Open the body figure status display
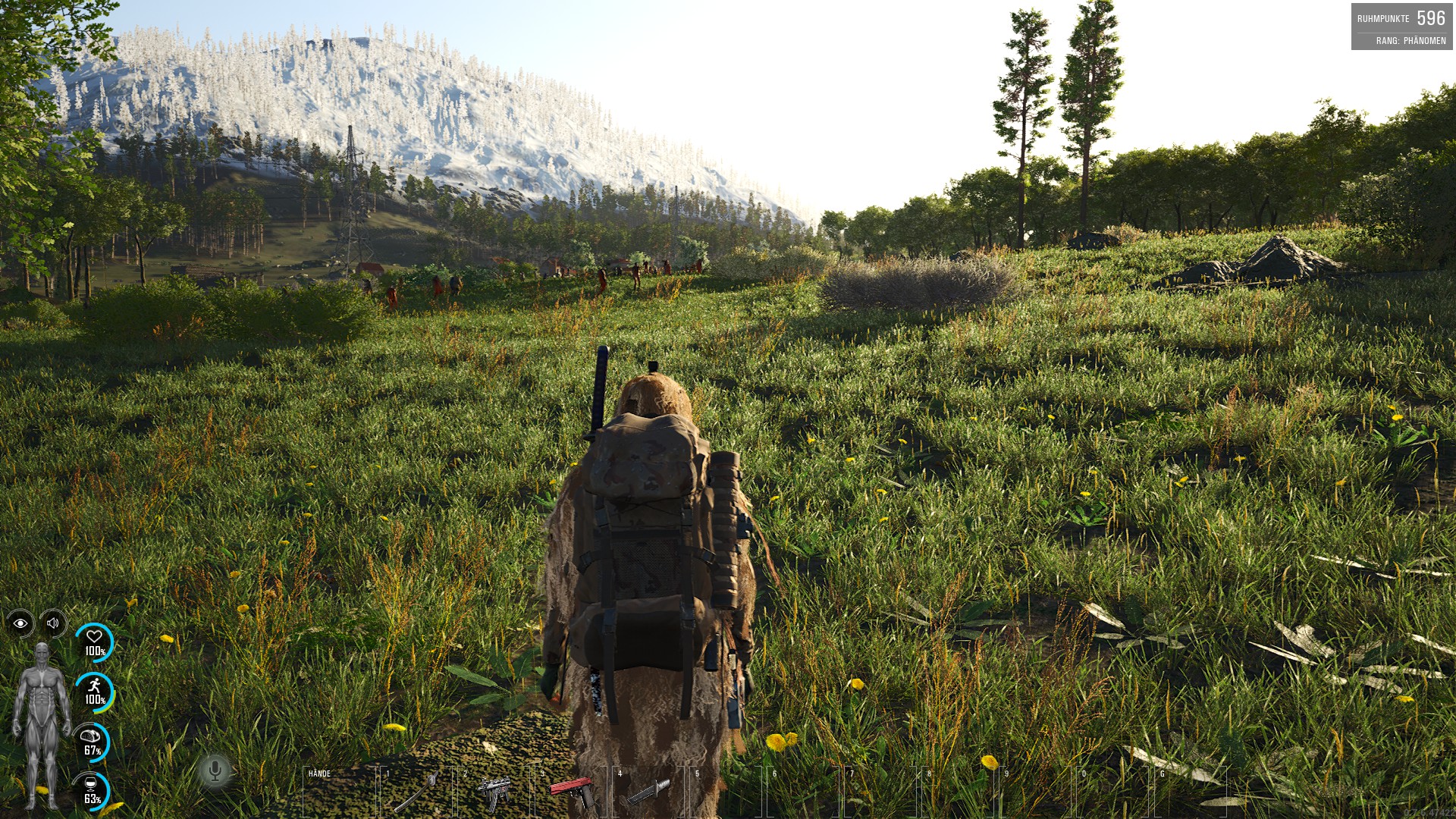 pyautogui.click(x=42, y=724)
